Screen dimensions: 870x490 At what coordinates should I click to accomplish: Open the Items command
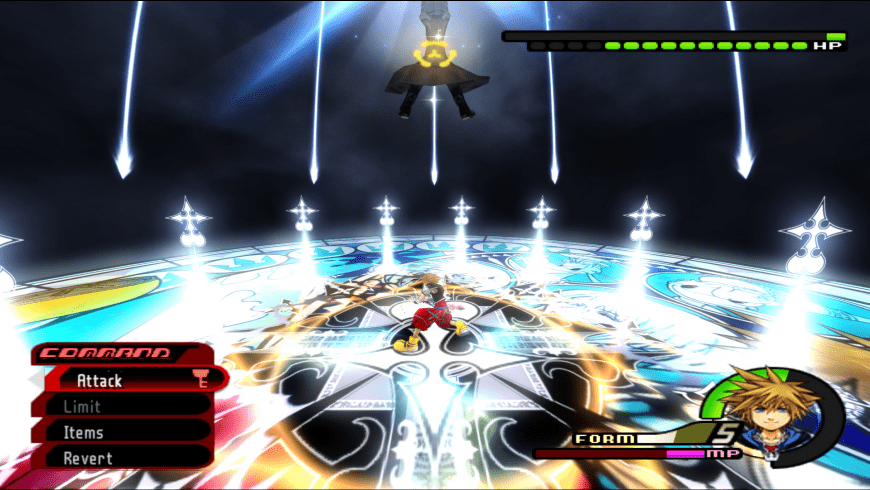point(84,432)
